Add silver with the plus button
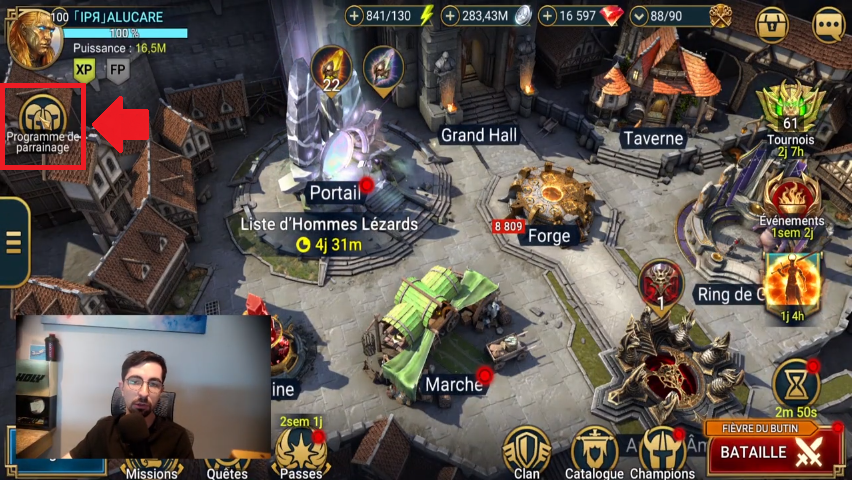The width and height of the screenshot is (852, 480). (x=452, y=15)
